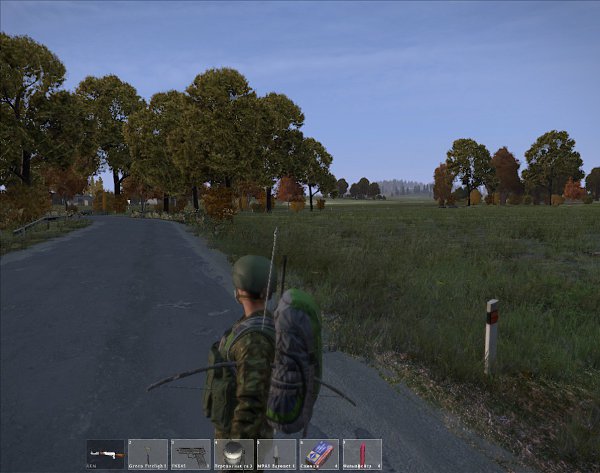Select the assault rifle hotbar slot
Screen dimensions: 600x473
(105, 454)
